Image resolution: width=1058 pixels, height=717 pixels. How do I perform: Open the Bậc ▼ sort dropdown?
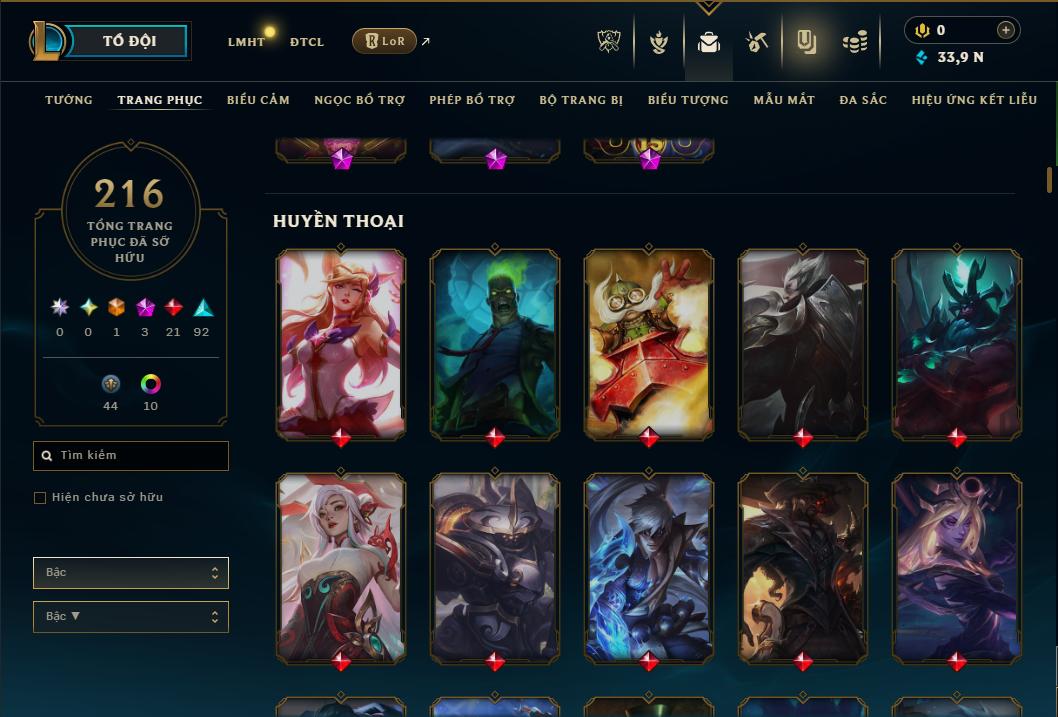pos(131,617)
